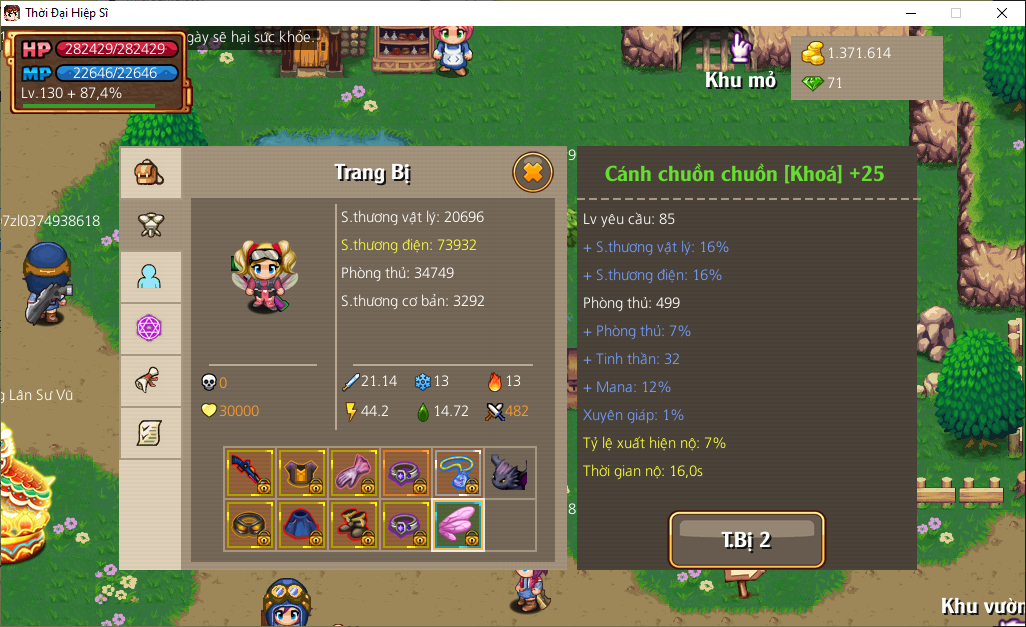Close the game window
1026x627 pixels.
(x=1002, y=13)
